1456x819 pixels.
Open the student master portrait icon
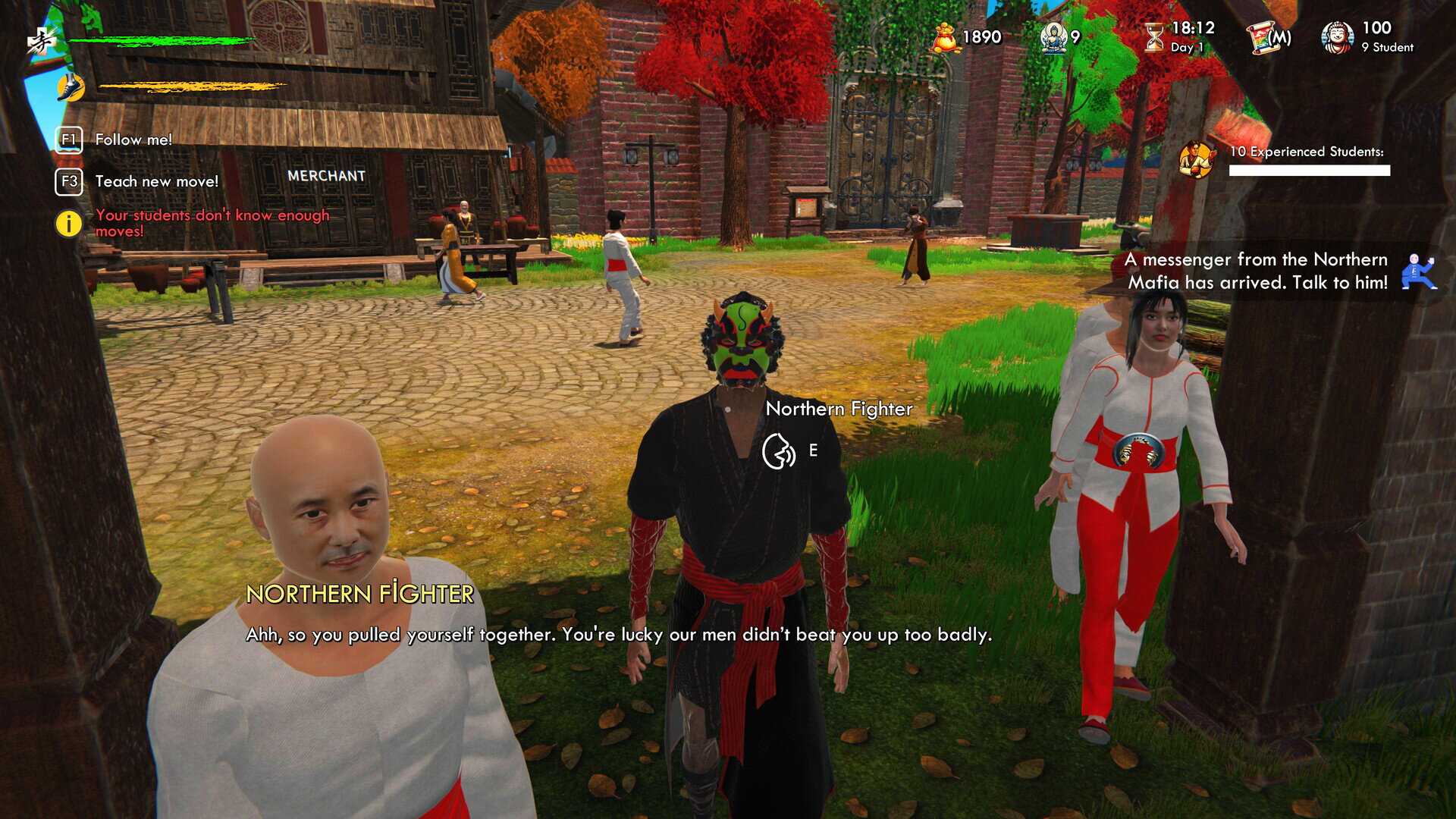(1336, 37)
